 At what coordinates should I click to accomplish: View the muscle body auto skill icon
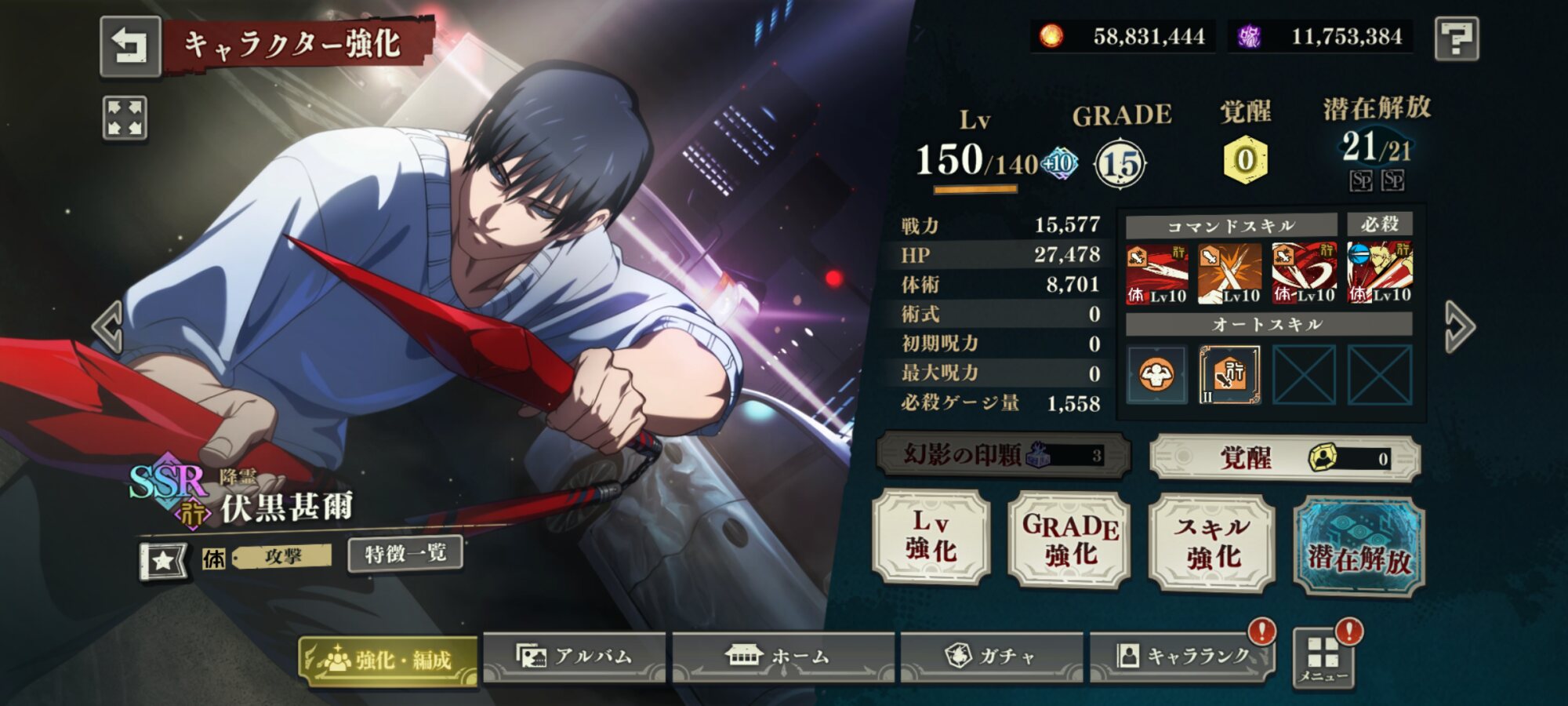coord(1156,375)
